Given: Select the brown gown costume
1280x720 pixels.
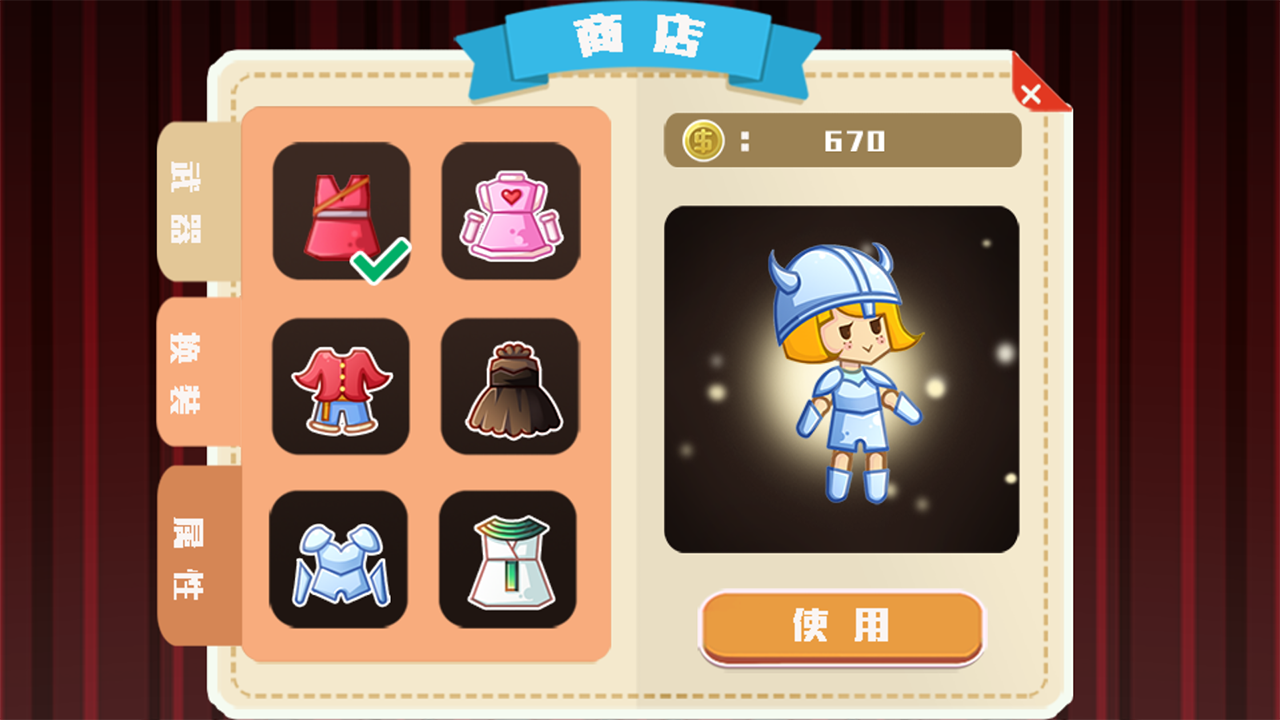Looking at the screenshot, I should (x=510, y=386).
